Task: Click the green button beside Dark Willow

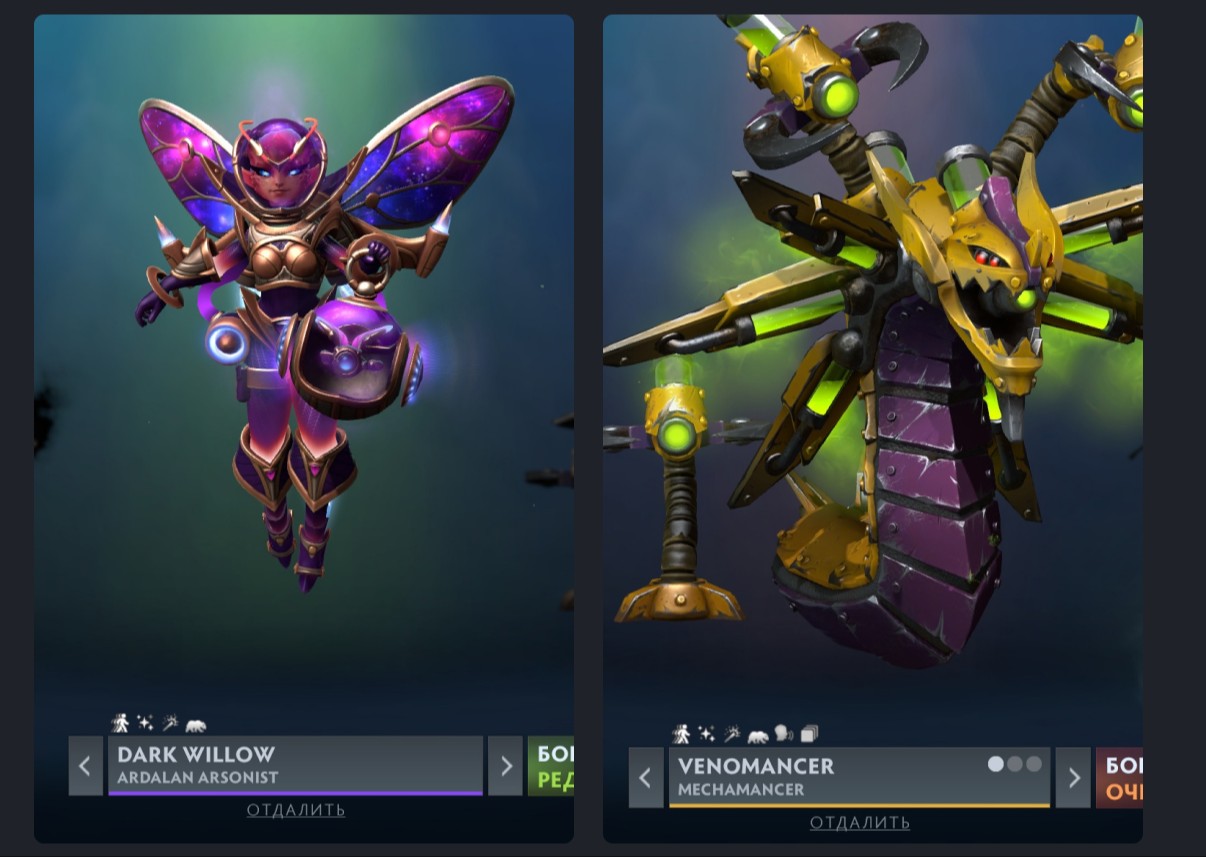Action: pos(551,766)
